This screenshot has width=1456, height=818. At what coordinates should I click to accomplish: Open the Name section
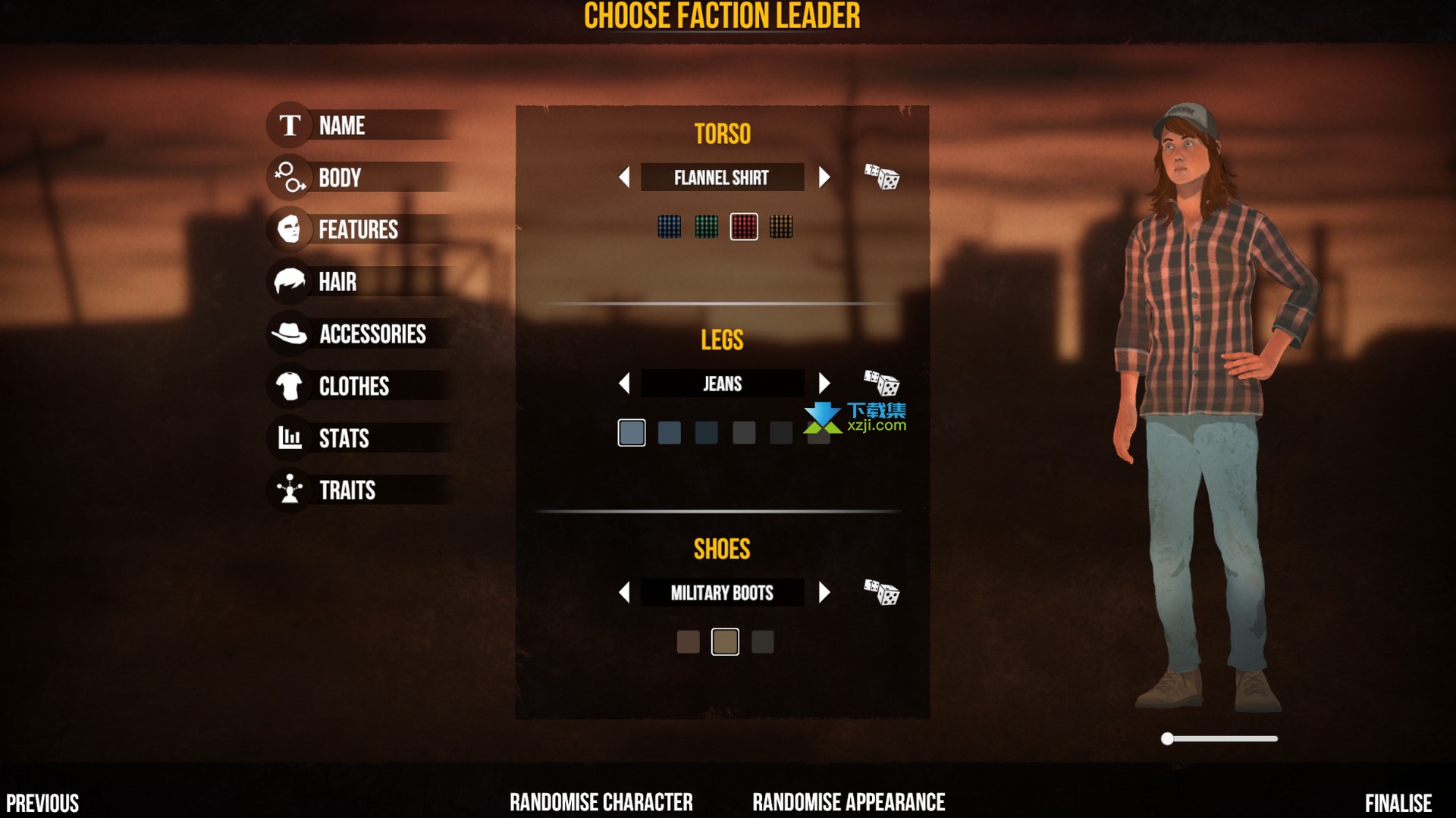coord(341,126)
